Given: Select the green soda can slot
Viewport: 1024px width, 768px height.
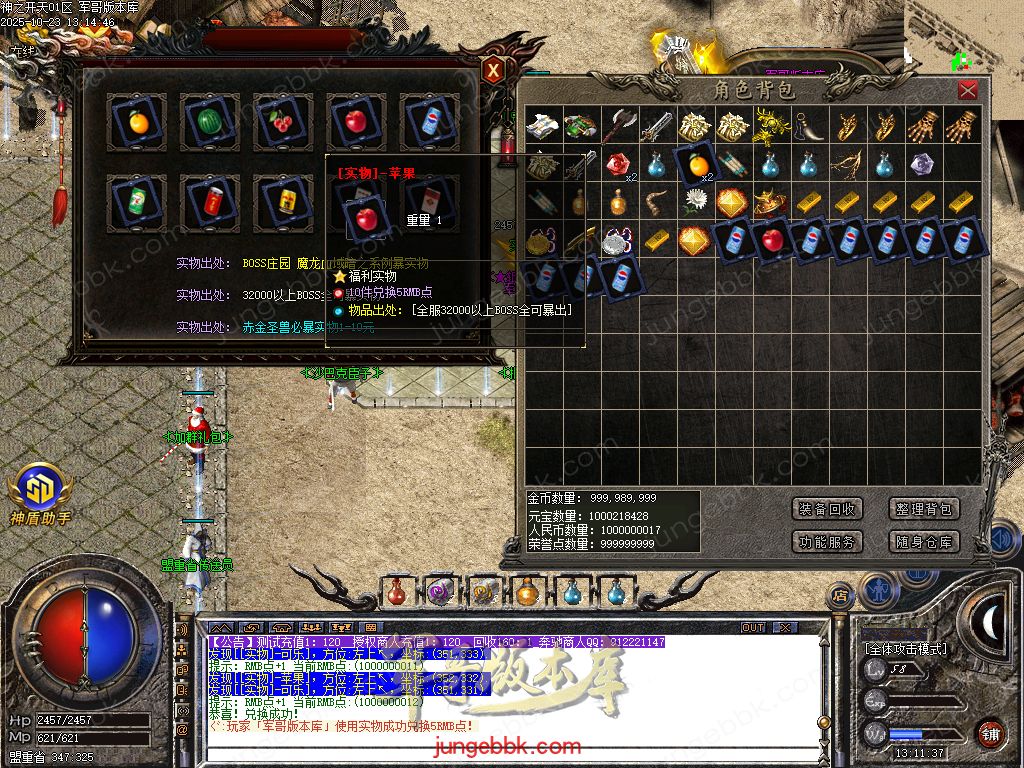Looking at the screenshot, I should click(136, 201).
